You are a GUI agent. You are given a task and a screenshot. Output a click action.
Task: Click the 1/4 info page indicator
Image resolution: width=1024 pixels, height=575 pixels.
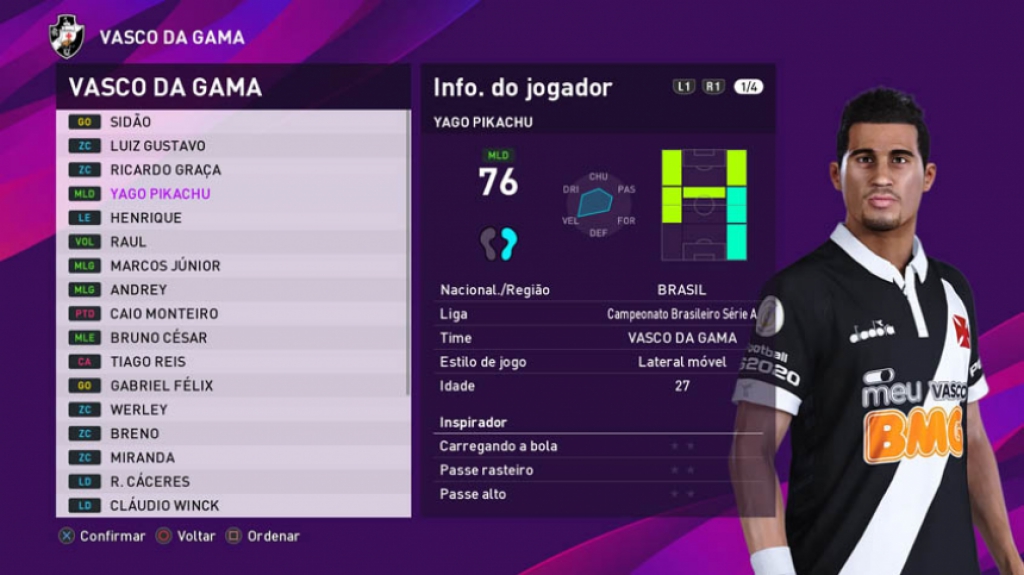coord(748,87)
